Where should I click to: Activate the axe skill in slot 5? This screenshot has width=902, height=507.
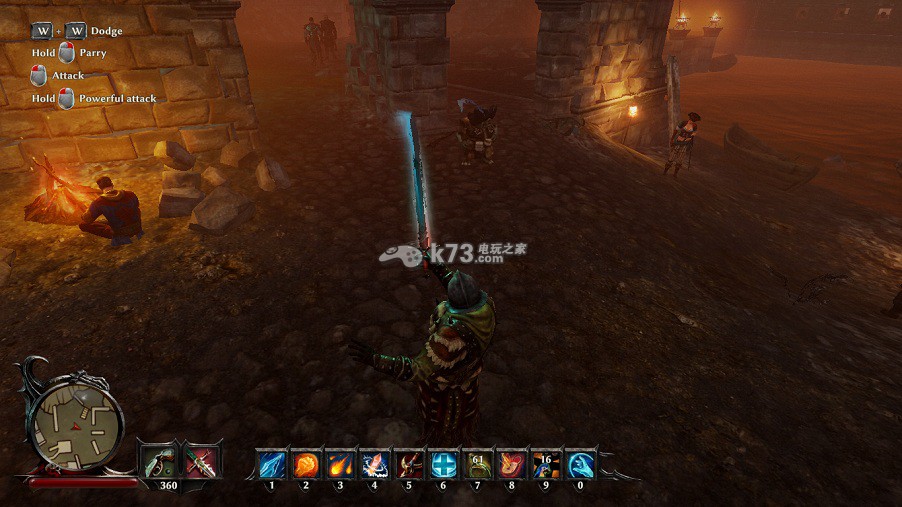[x=408, y=464]
